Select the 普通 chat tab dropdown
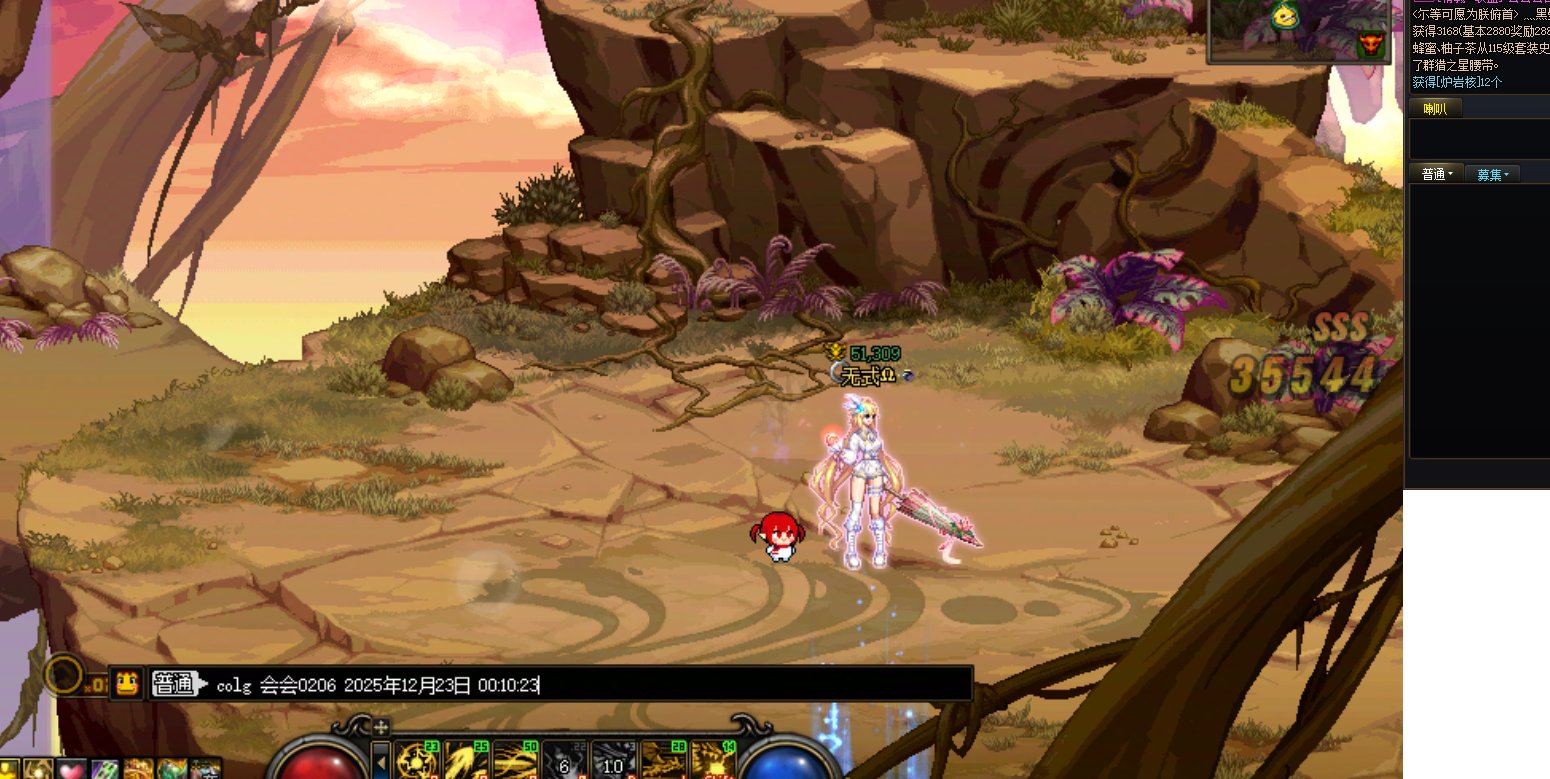Screen dimensions: 1550x779 point(1436,174)
